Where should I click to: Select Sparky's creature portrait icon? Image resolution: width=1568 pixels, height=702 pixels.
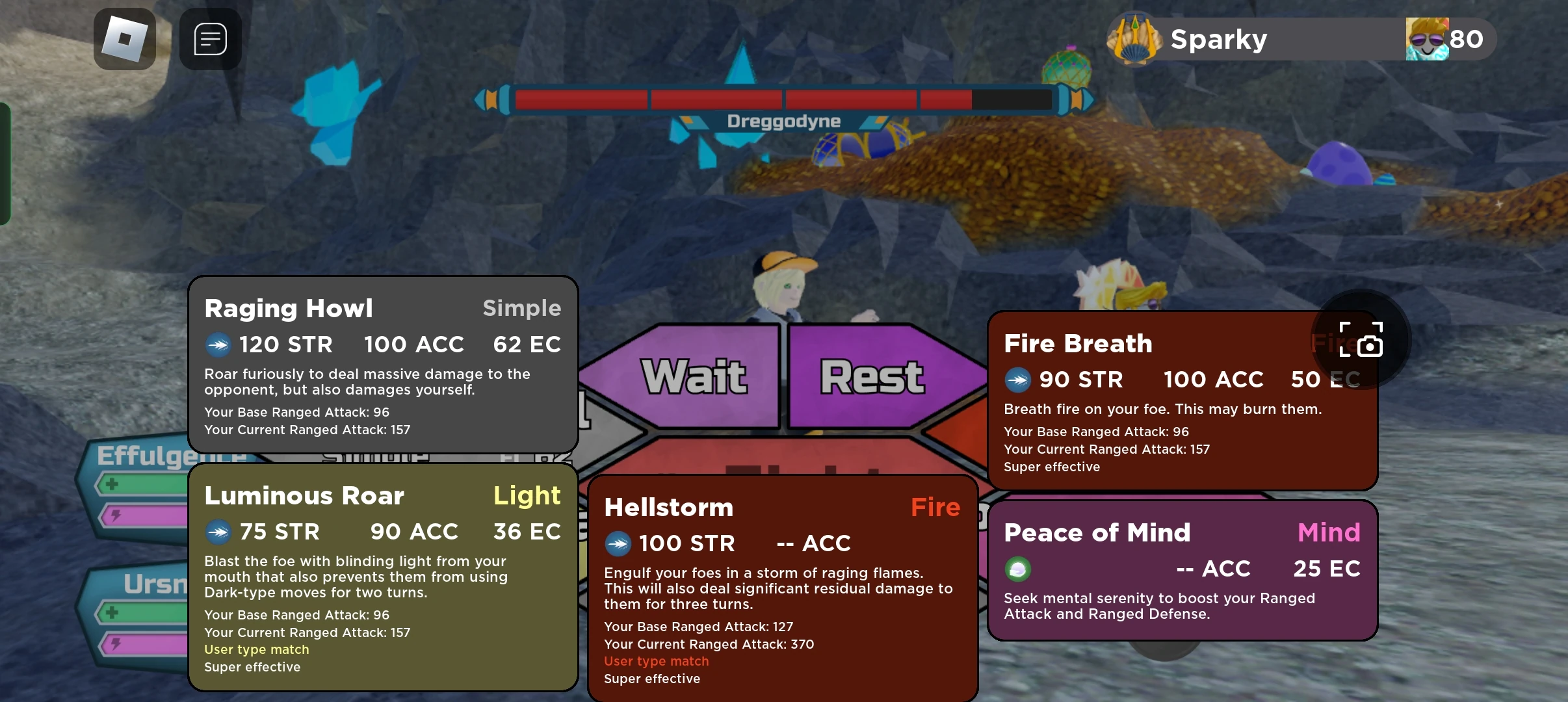[1134, 38]
